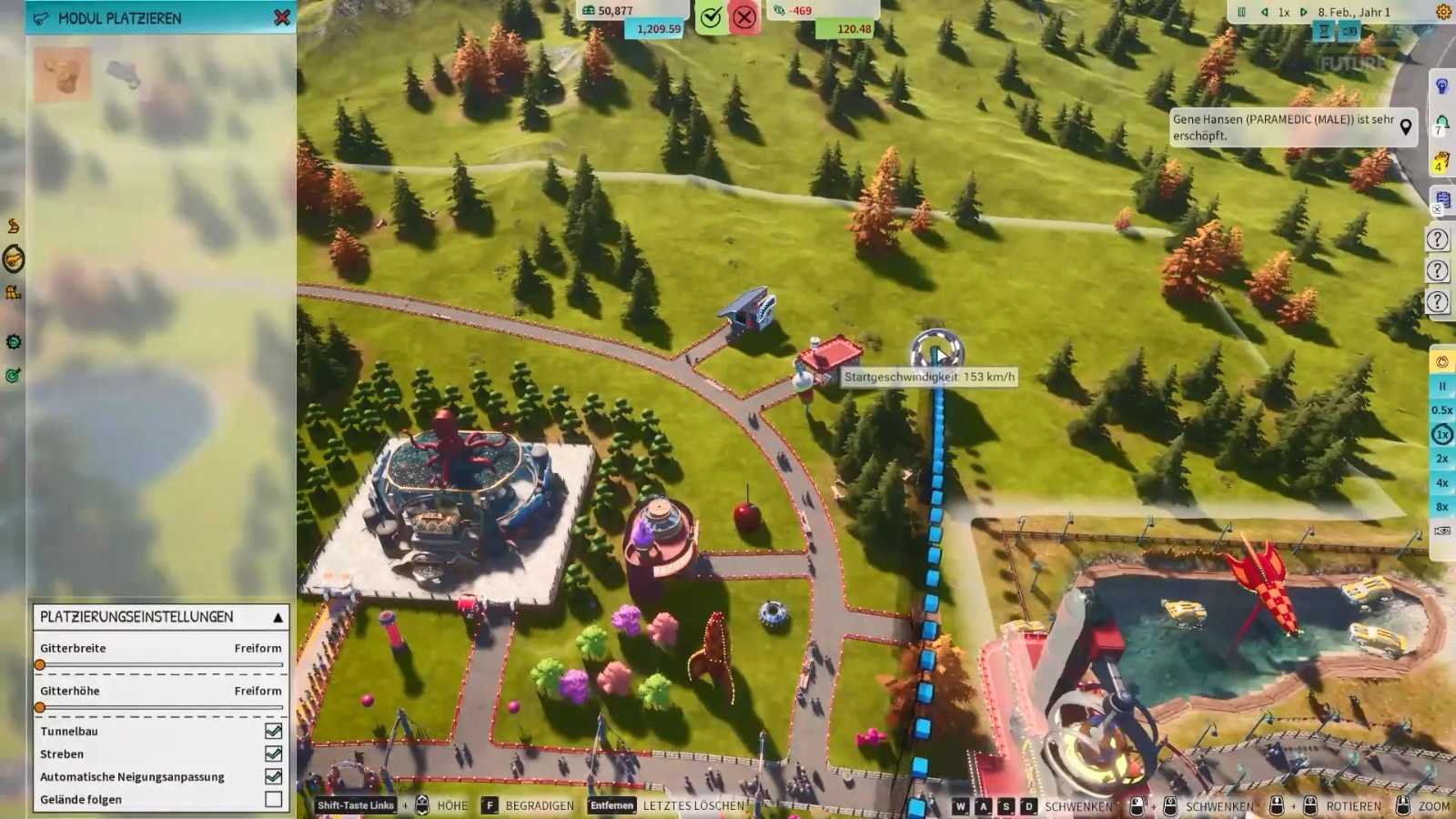Cancel placement with the red X button
The height and width of the screenshot is (819, 1456).
point(744,17)
